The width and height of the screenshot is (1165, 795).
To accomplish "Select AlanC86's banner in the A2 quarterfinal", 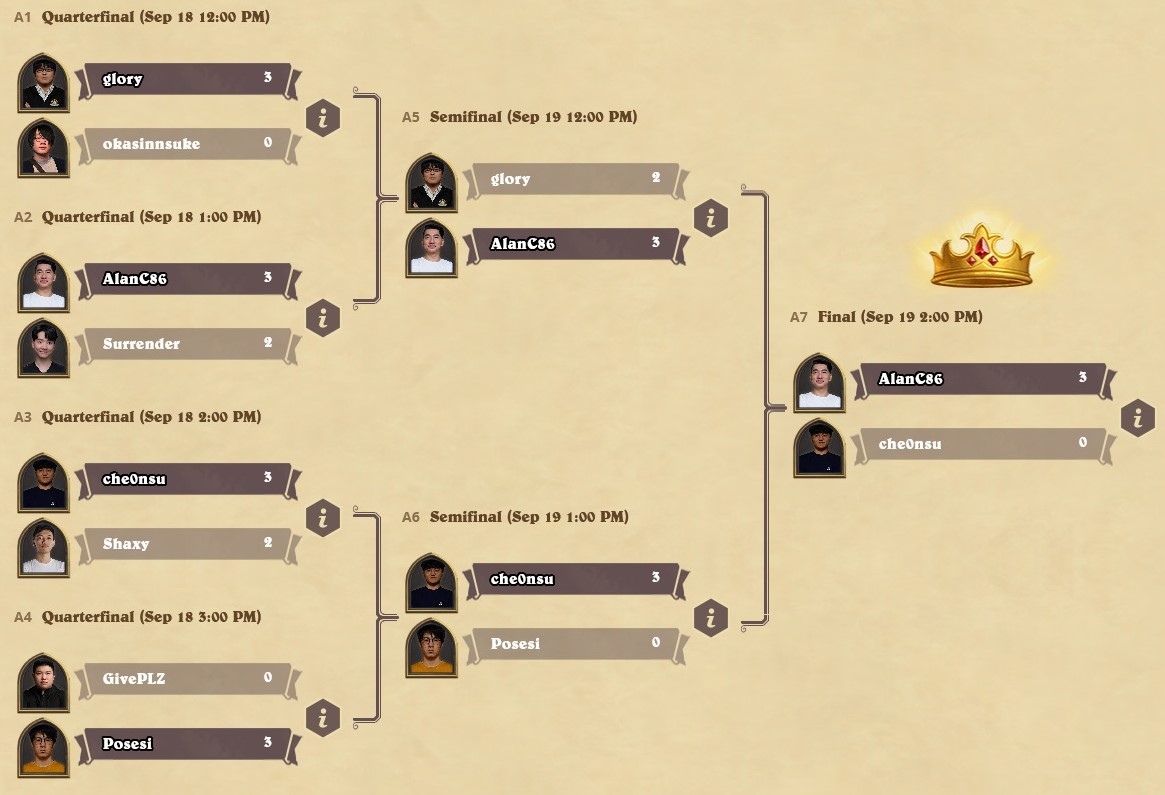I will 185,279.
